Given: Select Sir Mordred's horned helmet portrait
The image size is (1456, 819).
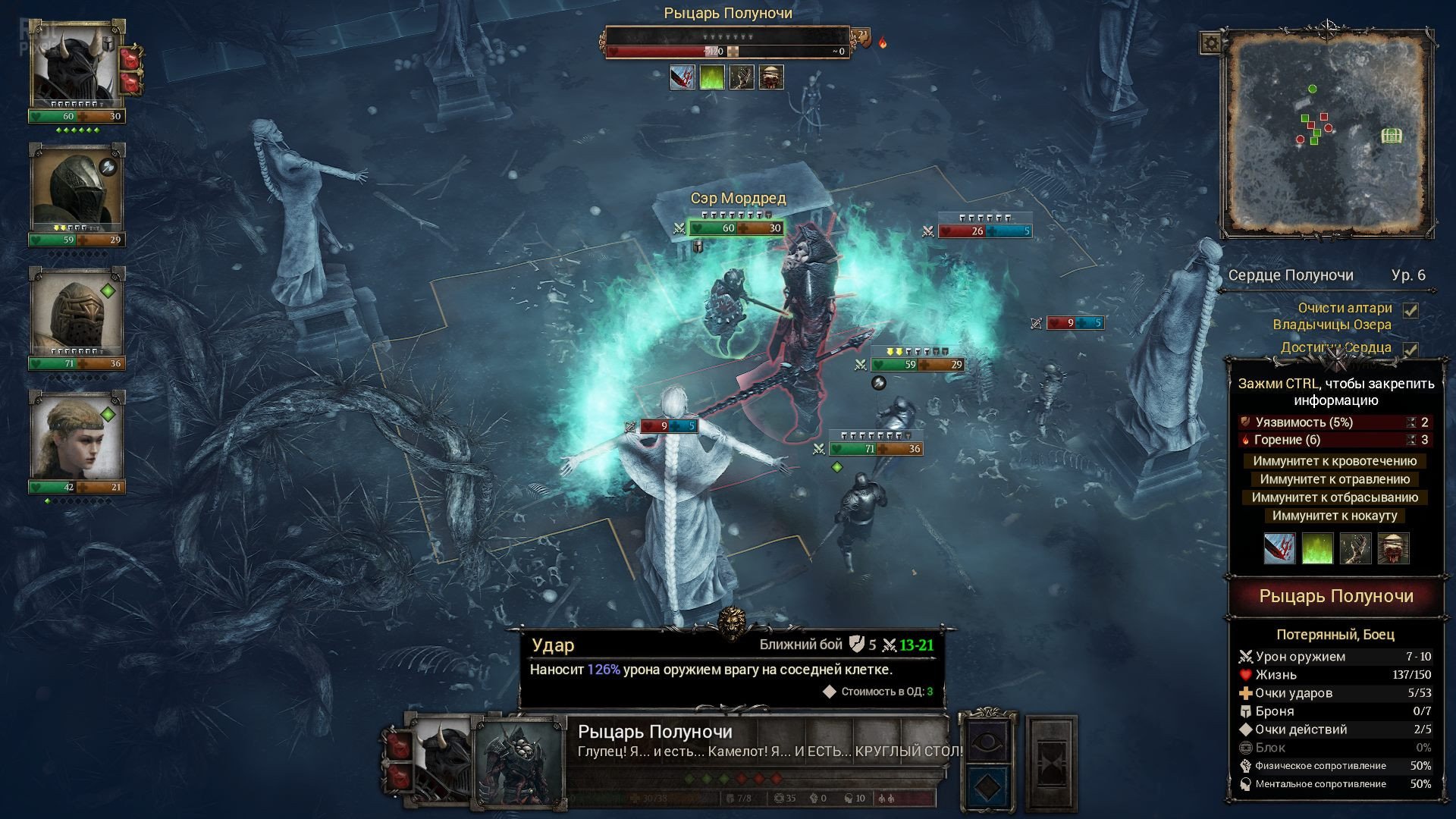Looking at the screenshot, I should pos(75,64).
